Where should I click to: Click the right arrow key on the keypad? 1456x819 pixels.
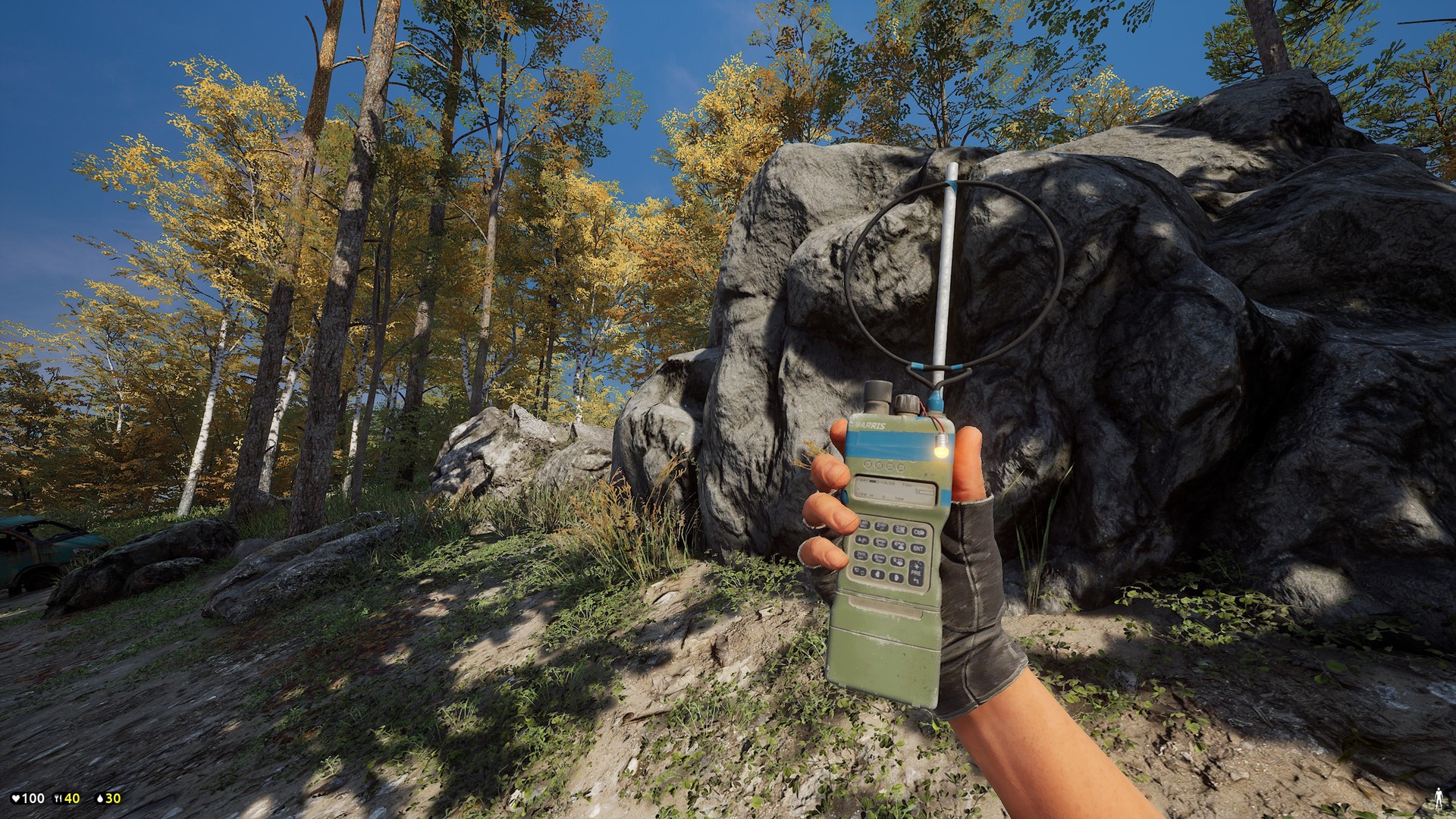pos(896,576)
